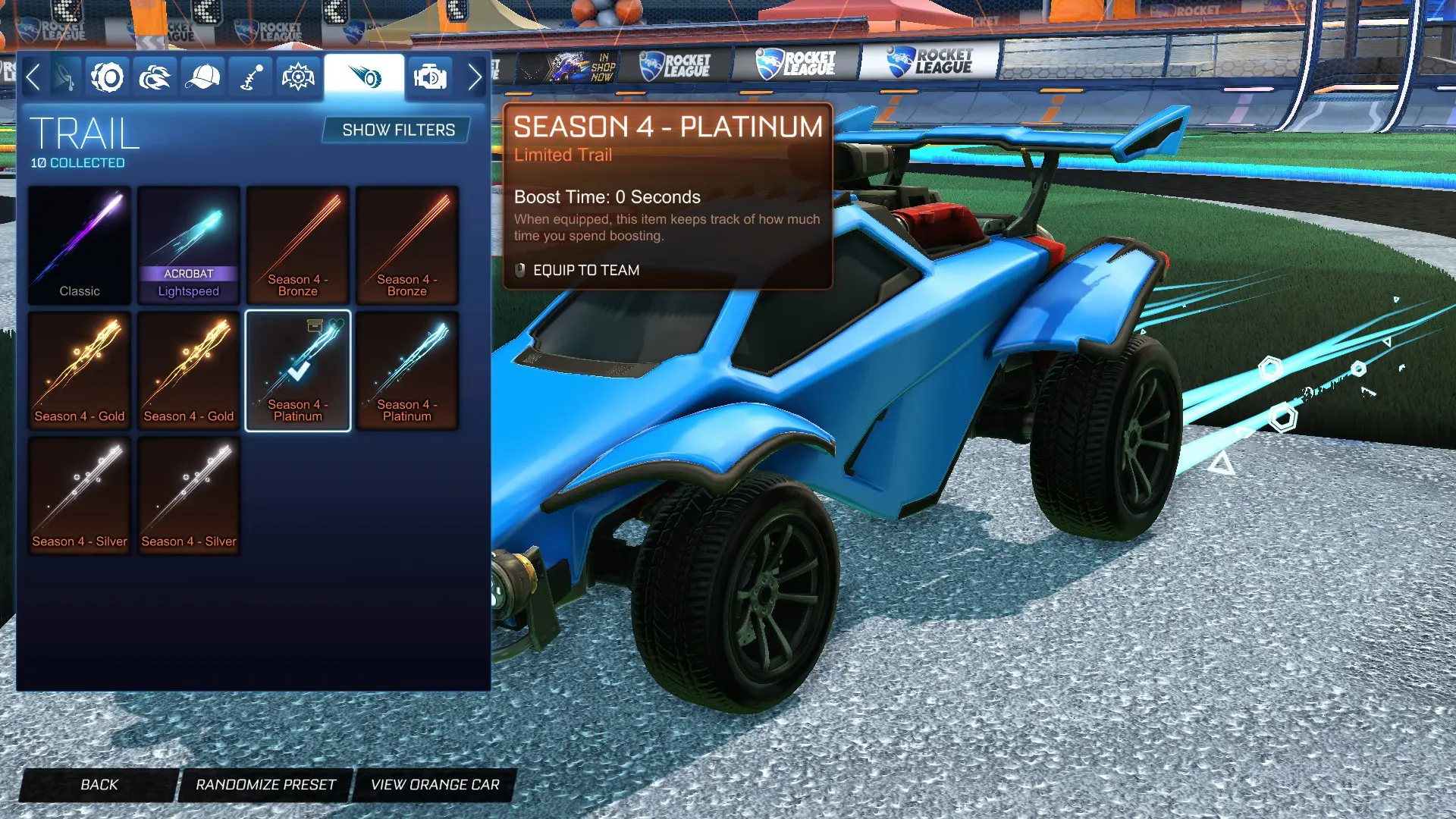Open the Engine Audio customization category
Image resolution: width=1456 pixels, height=819 pixels.
[x=430, y=75]
